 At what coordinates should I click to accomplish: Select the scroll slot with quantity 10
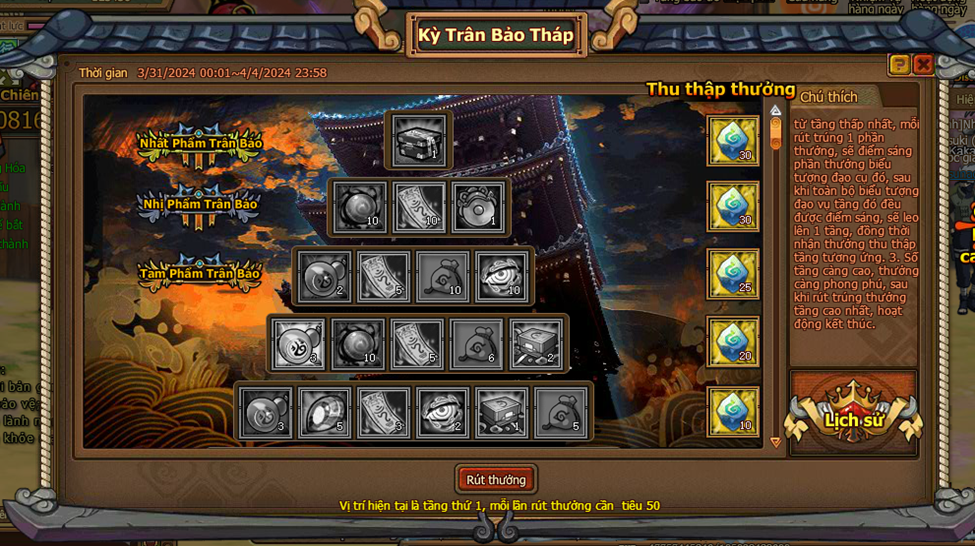click(x=419, y=207)
